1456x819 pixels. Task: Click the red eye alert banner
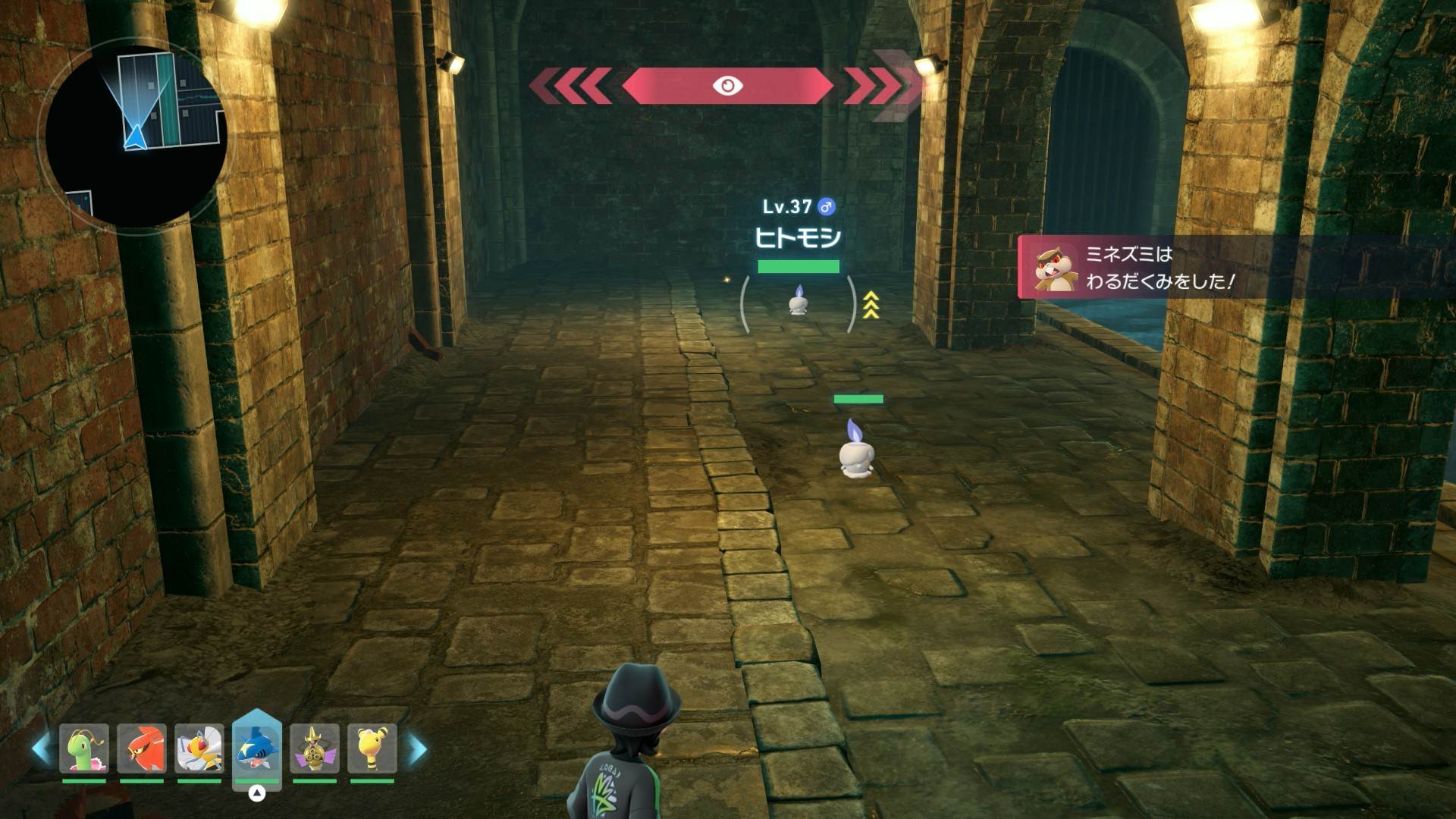pyautogui.click(x=727, y=86)
